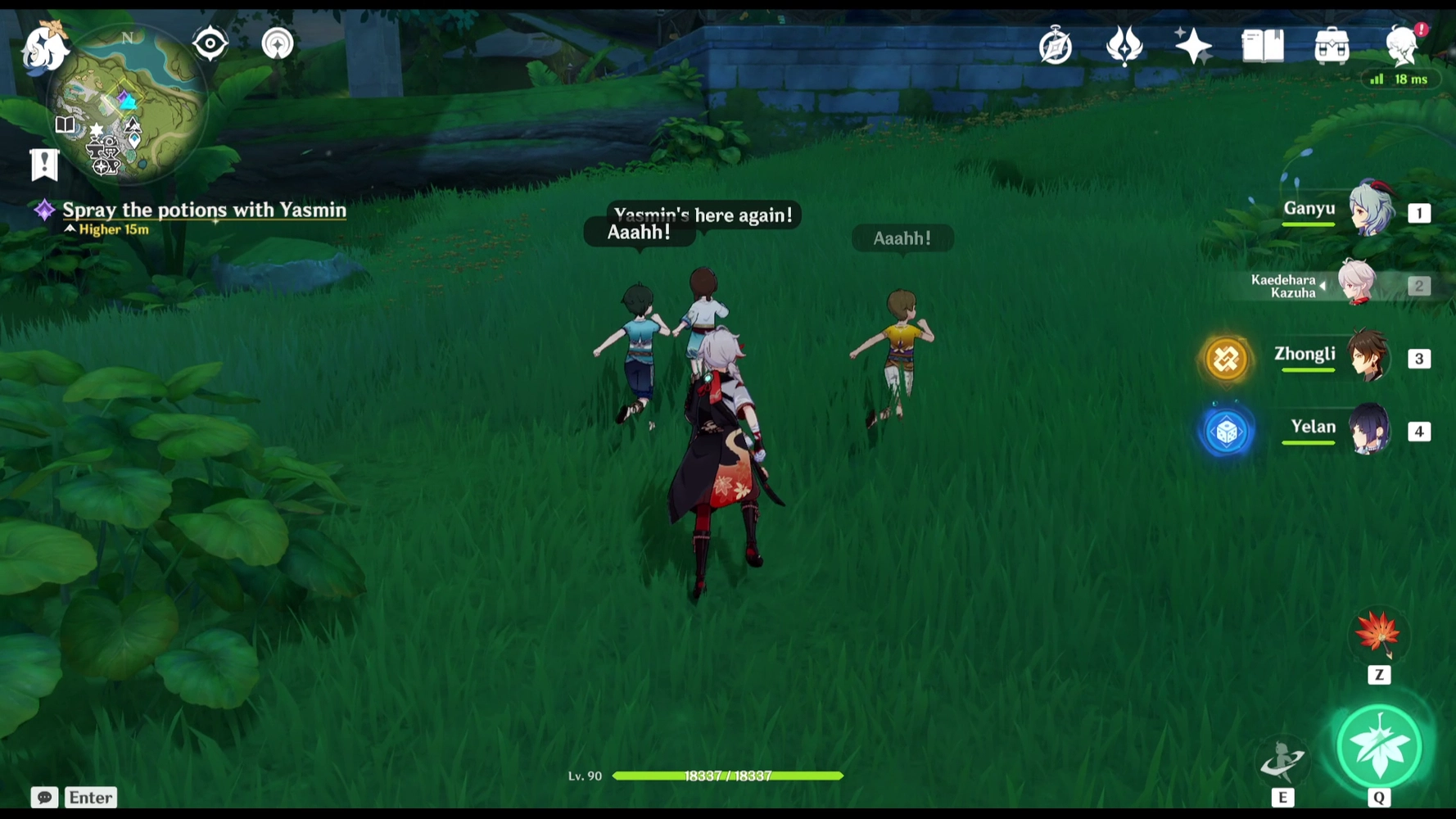1456x819 pixels.
Task: Click the enemy detection eye above minimap
Action: click(210, 43)
